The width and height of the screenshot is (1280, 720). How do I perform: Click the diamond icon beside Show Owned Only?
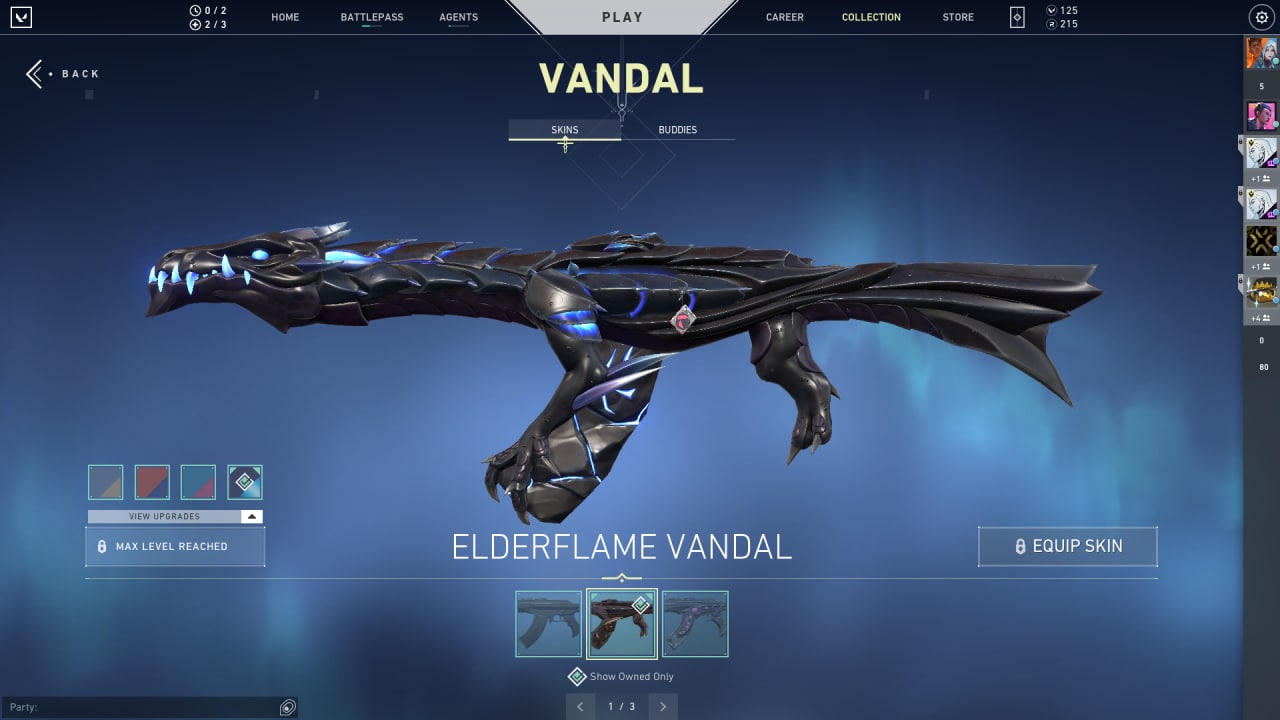[x=577, y=676]
